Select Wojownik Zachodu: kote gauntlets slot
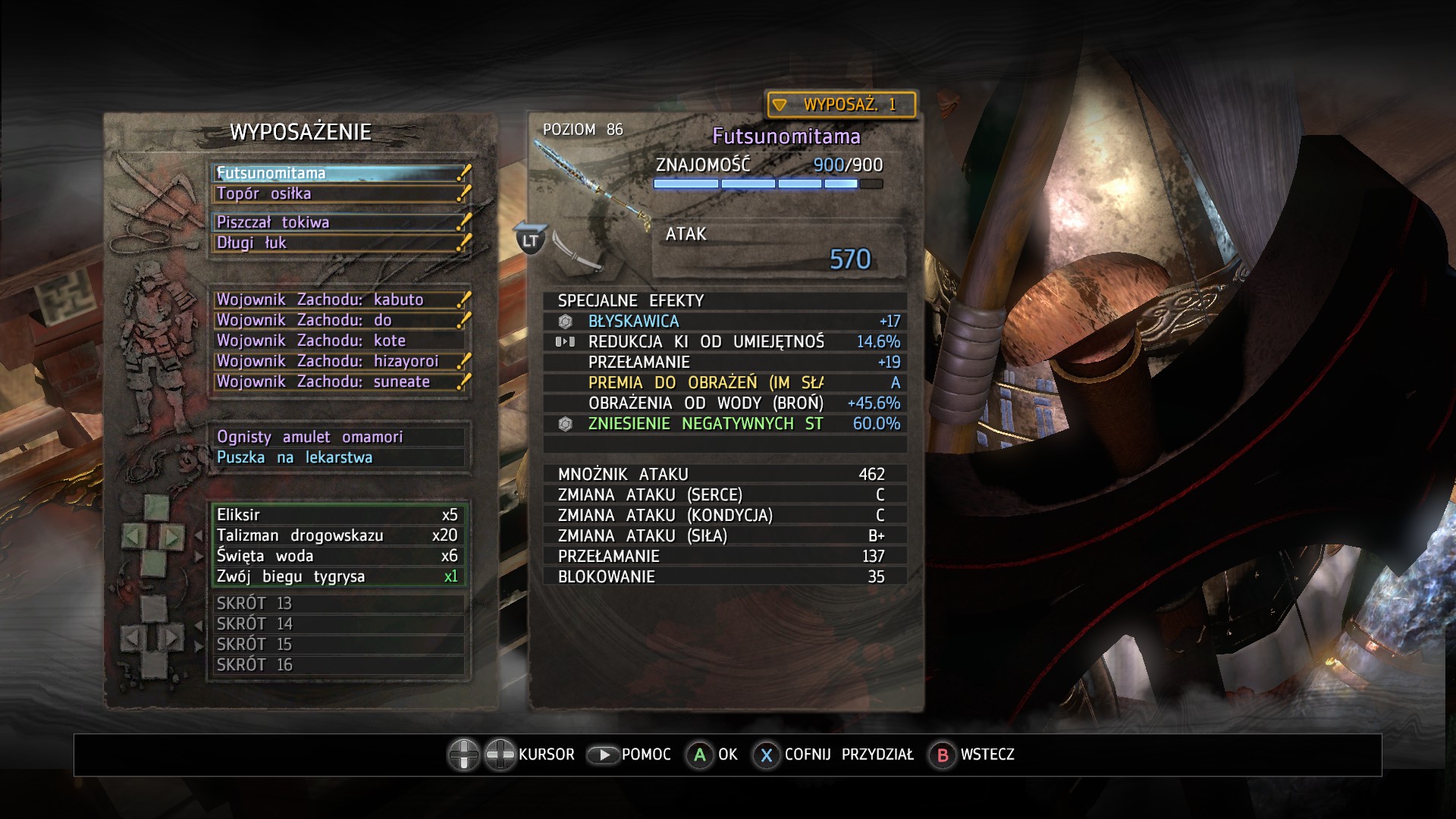The width and height of the screenshot is (1456, 819). 339,340
